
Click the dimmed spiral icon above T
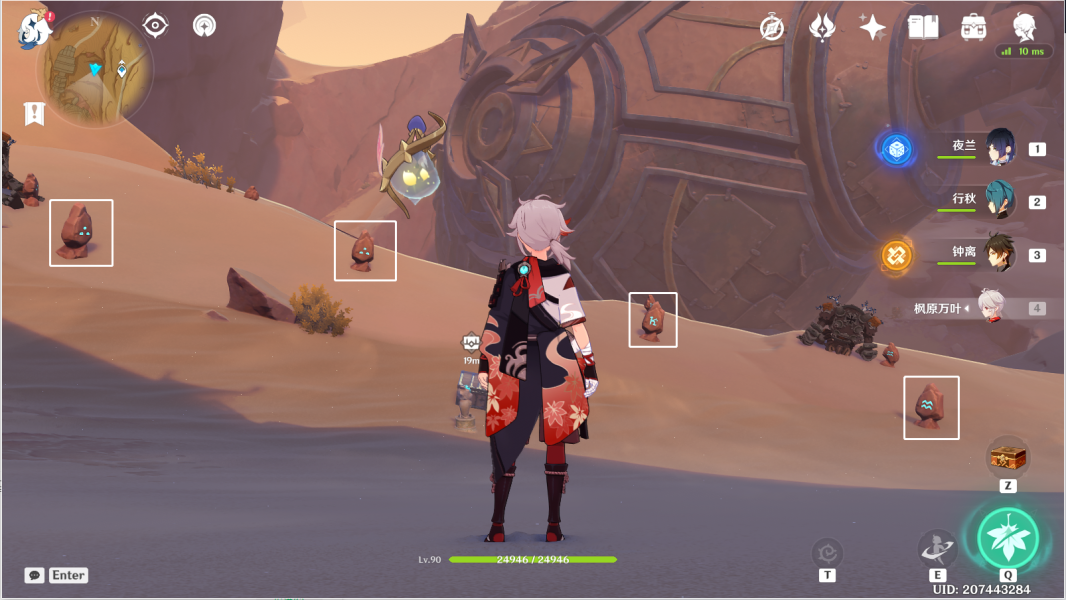pos(827,552)
